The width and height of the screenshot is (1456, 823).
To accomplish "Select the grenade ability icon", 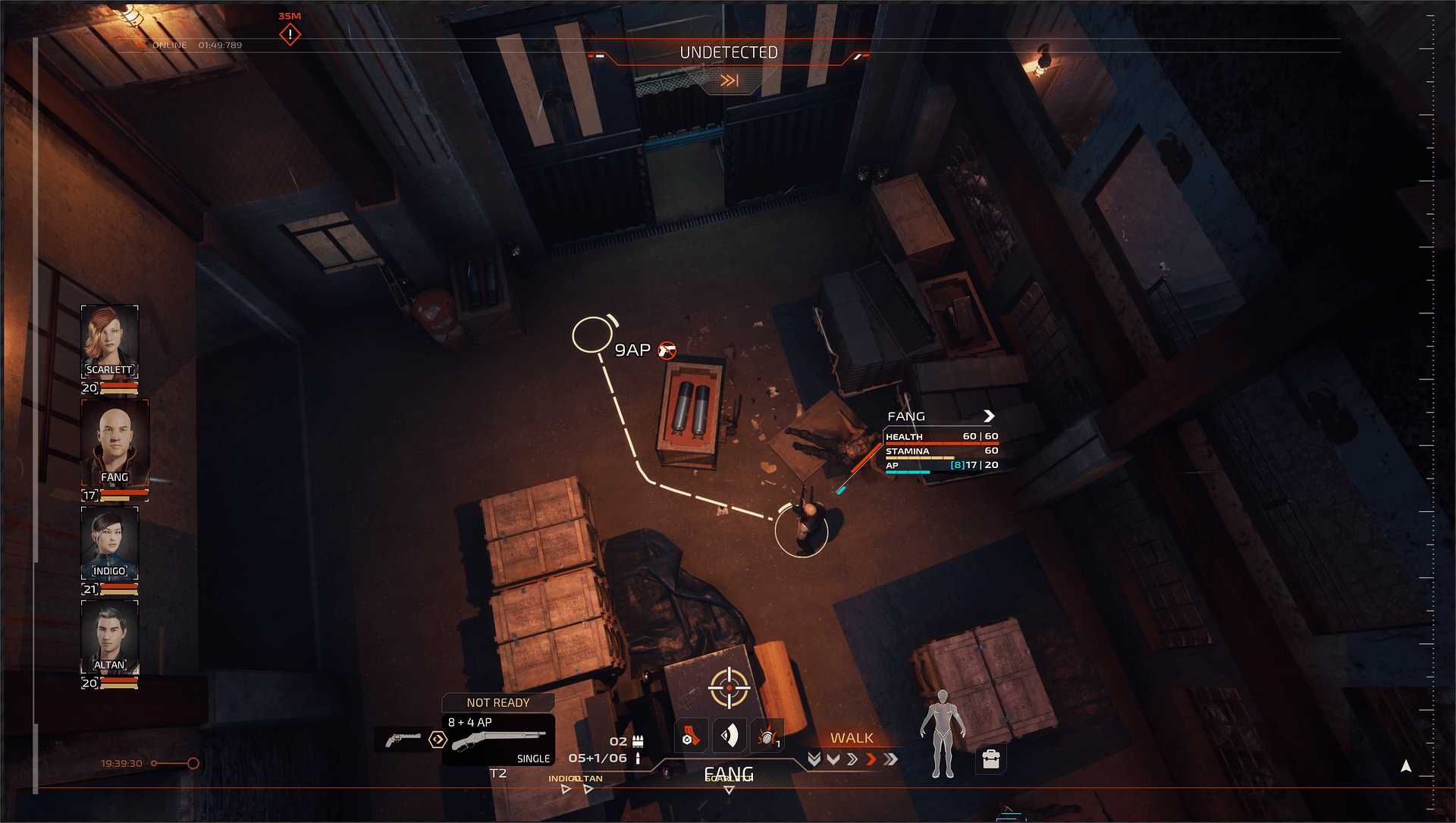I will 767,737.
